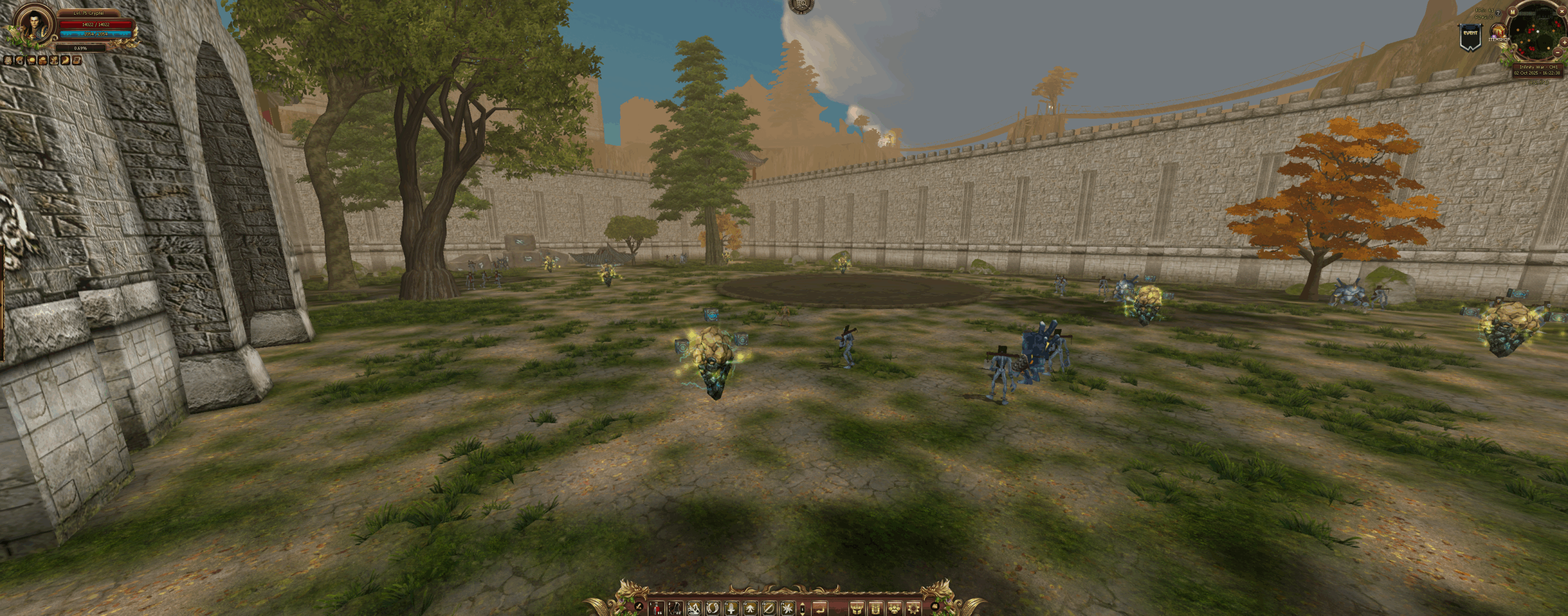Screen dimensions: 1568x616
Task: Zoom out the minimap with minus
Action: pyautogui.click(x=1558, y=53)
